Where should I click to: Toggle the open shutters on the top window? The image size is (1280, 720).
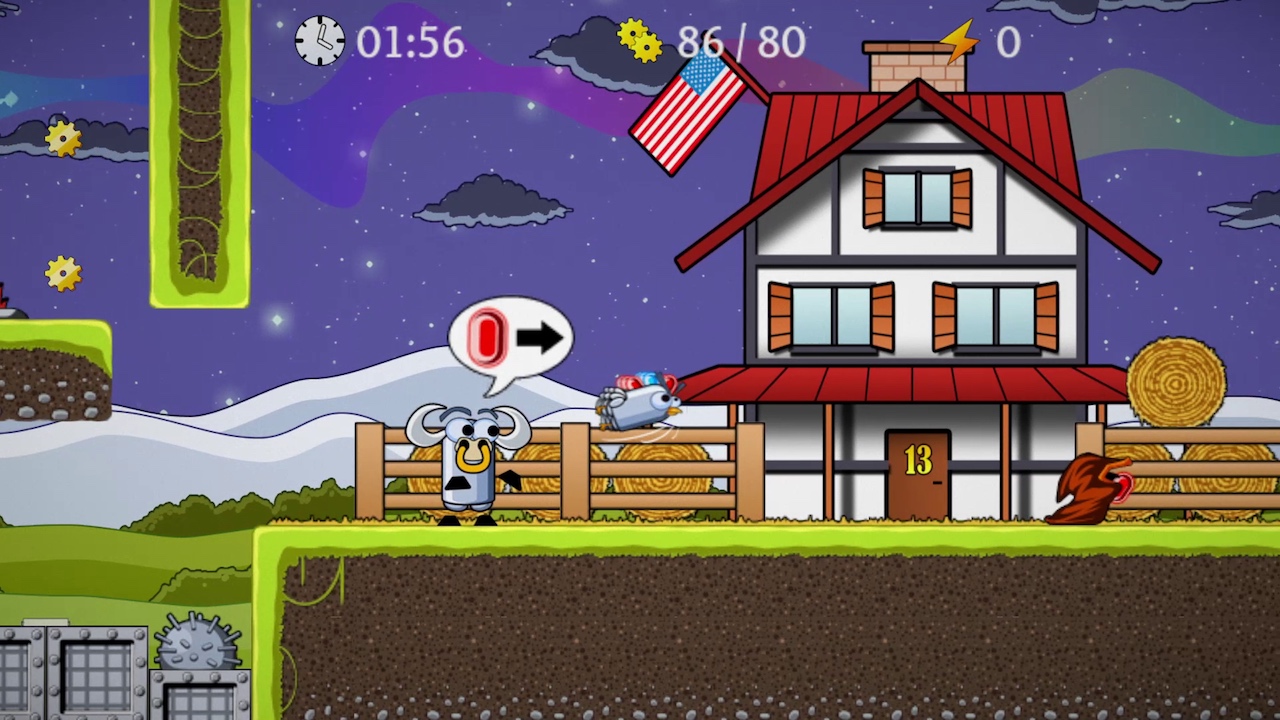pos(915,198)
